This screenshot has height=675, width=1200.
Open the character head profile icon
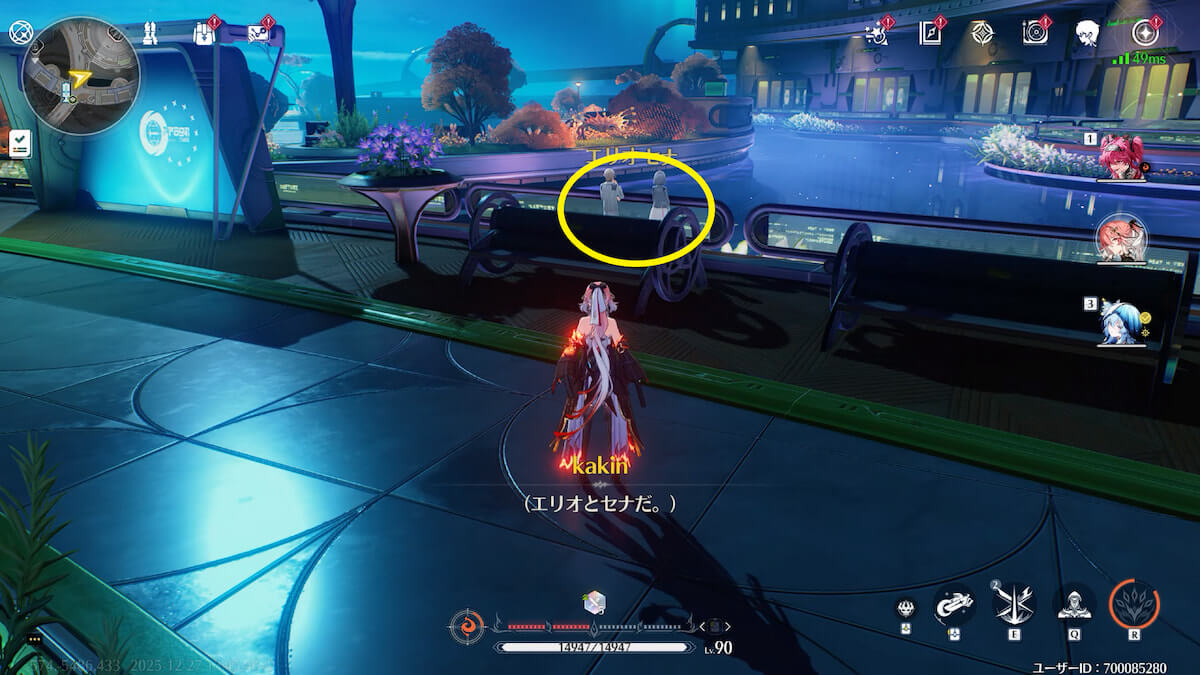click(x=1087, y=33)
